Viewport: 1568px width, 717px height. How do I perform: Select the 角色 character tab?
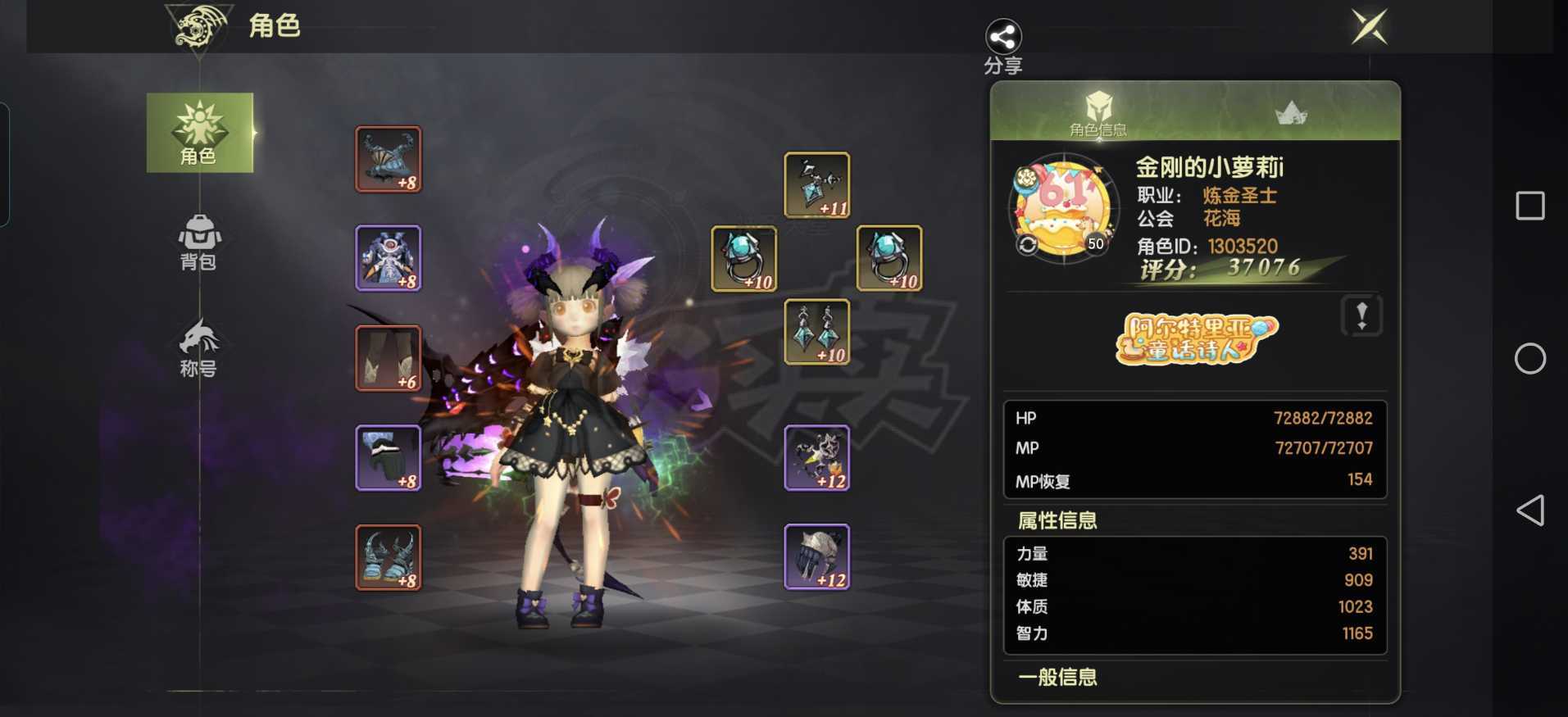(x=199, y=133)
